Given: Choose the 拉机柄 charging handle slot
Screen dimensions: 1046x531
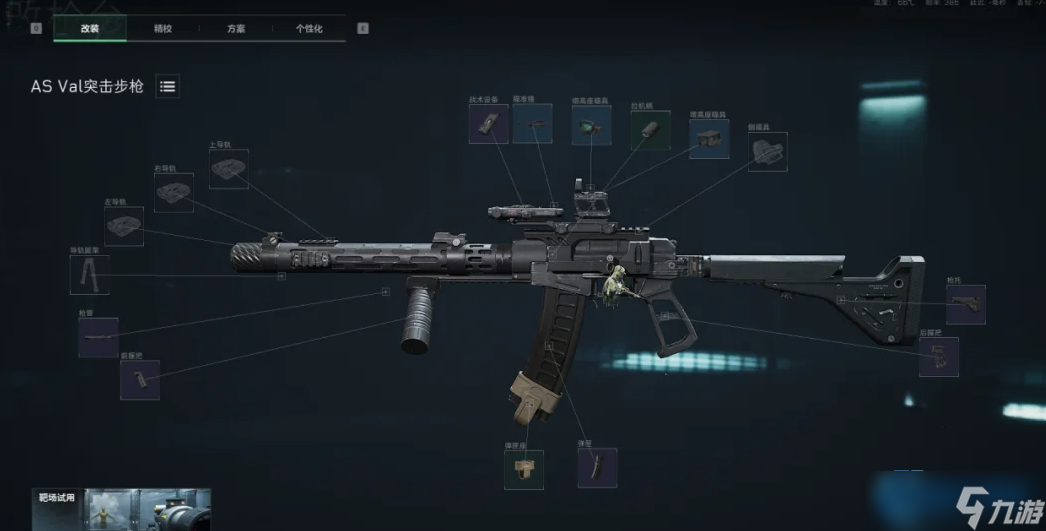Looking at the screenshot, I should pos(650,131).
